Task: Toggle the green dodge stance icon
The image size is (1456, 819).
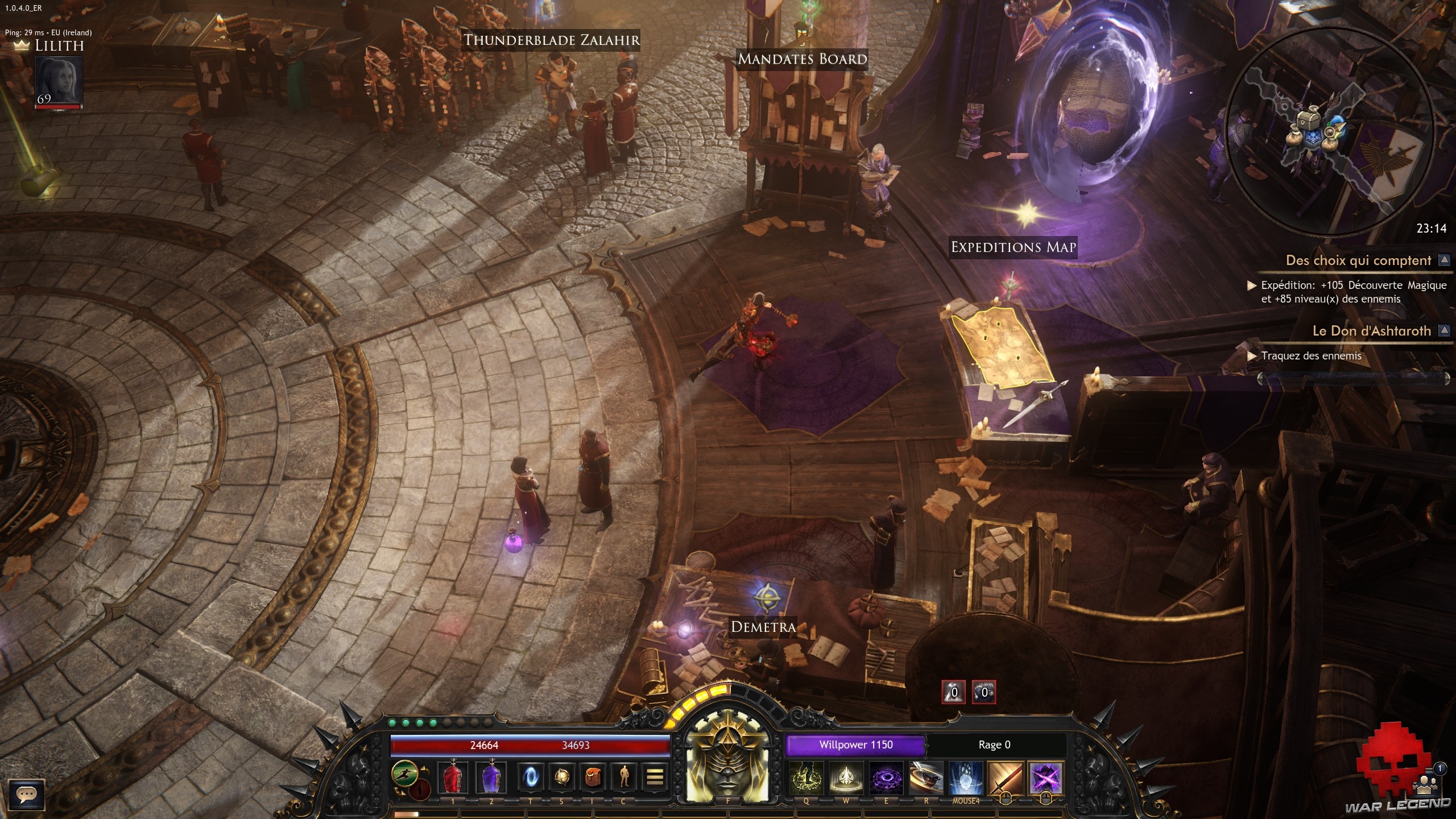Action: 404,773
